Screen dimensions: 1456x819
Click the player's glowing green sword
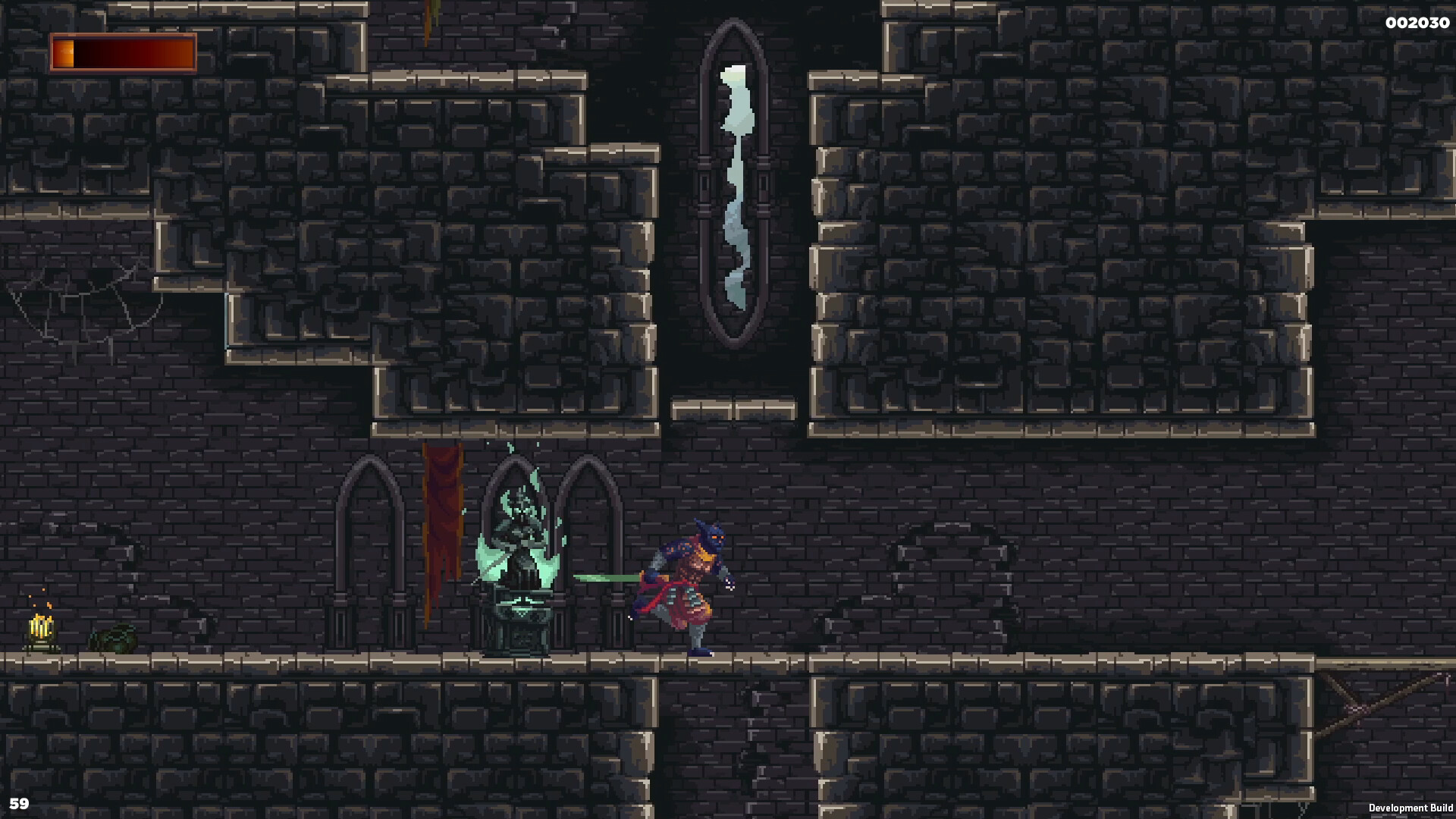(607, 578)
